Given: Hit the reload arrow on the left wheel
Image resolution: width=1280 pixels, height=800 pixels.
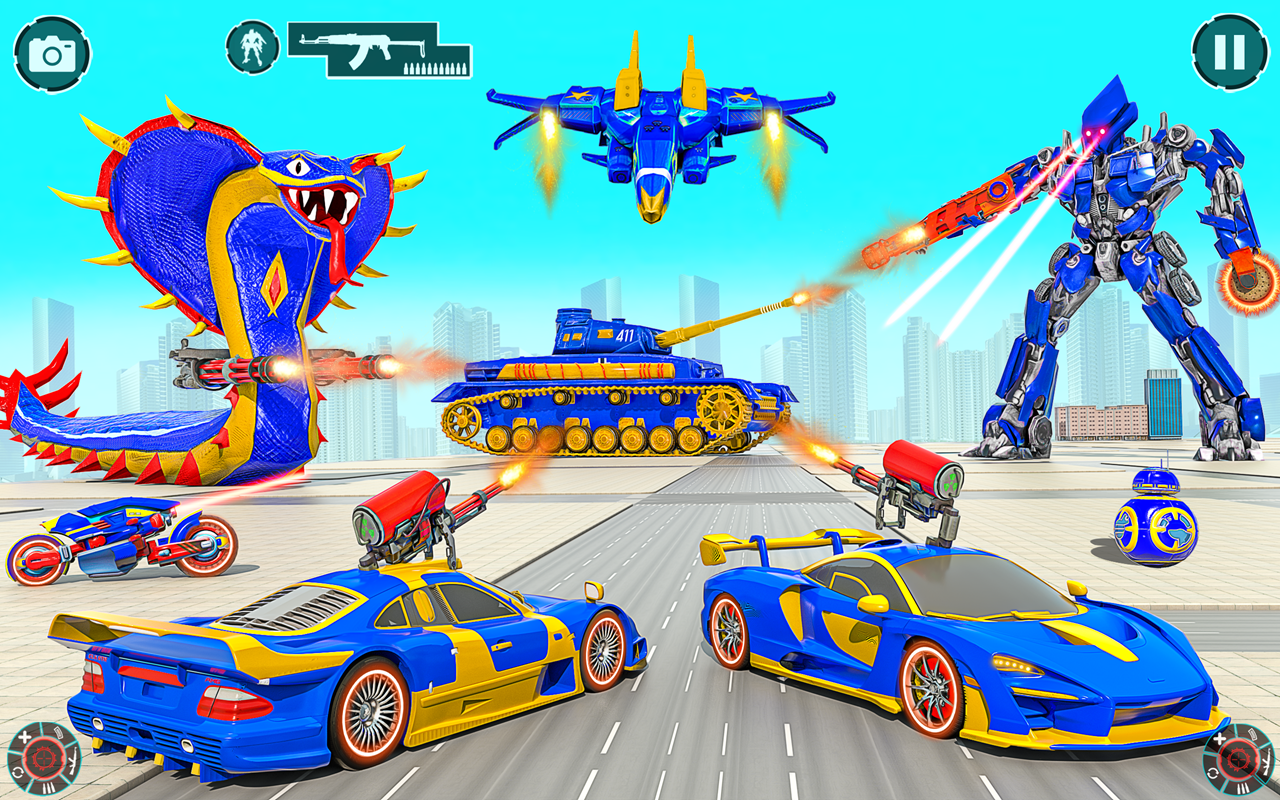Looking at the screenshot, I should point(17,771).
